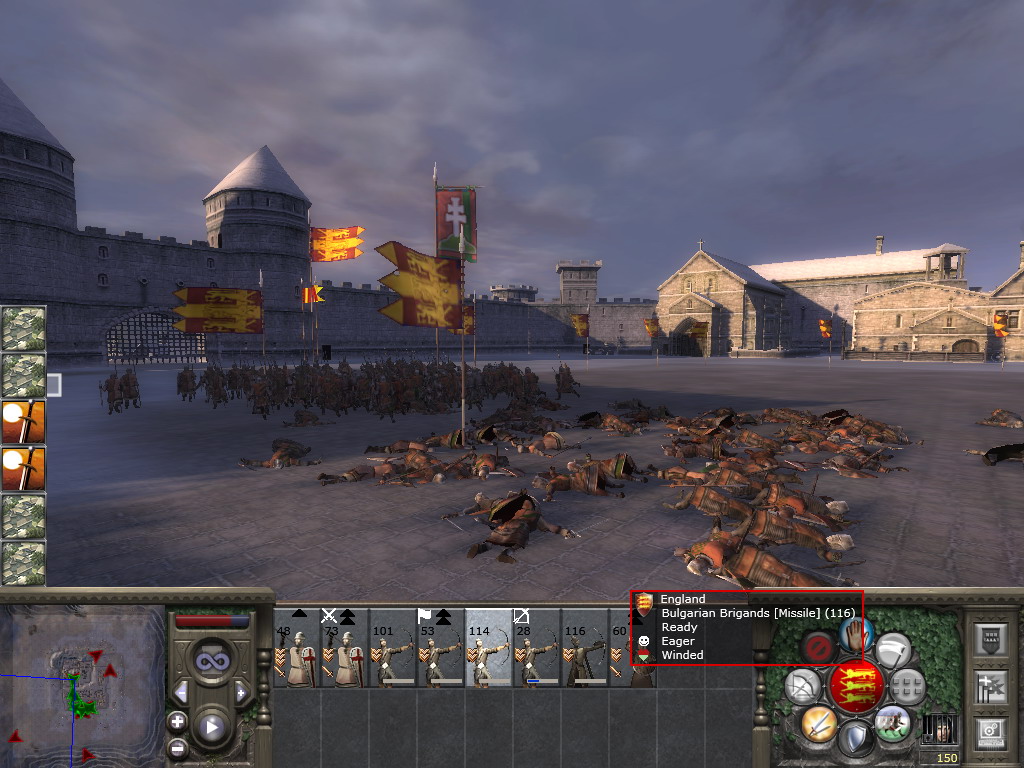
Task: Toggle the bow and arrow order button
Action: [x=803, y=686]
